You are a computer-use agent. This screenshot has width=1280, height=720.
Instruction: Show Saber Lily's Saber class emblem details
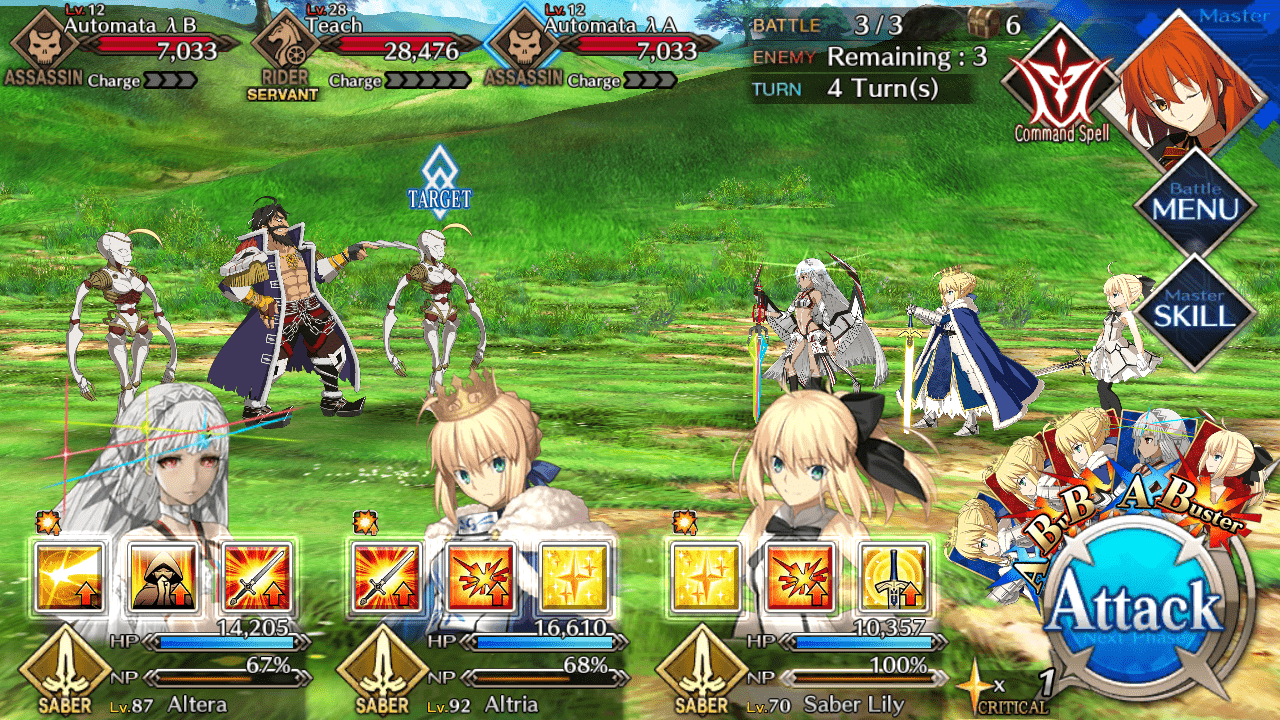(700, 669)
